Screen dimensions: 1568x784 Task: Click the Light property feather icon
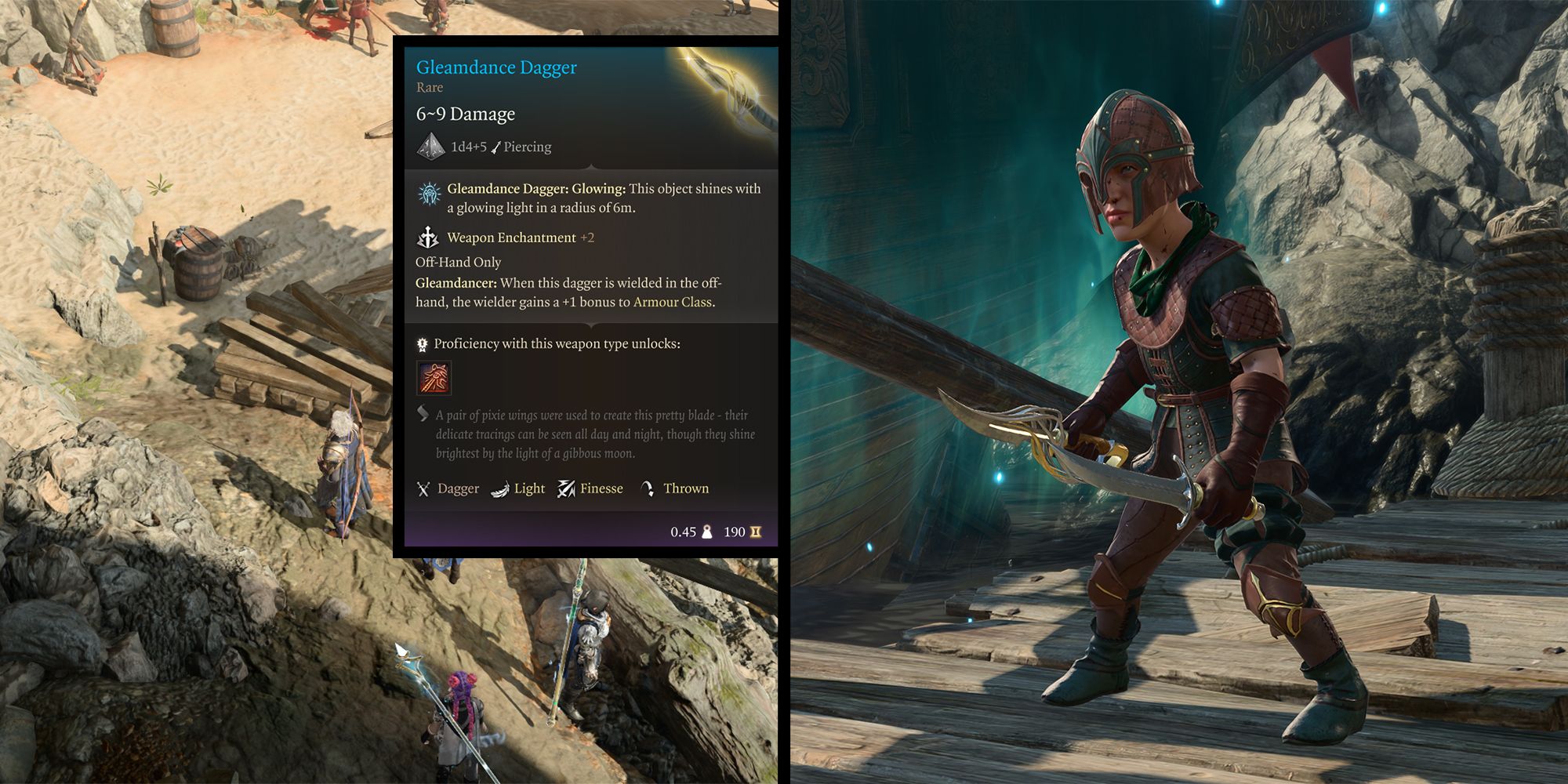pos(501,489)
